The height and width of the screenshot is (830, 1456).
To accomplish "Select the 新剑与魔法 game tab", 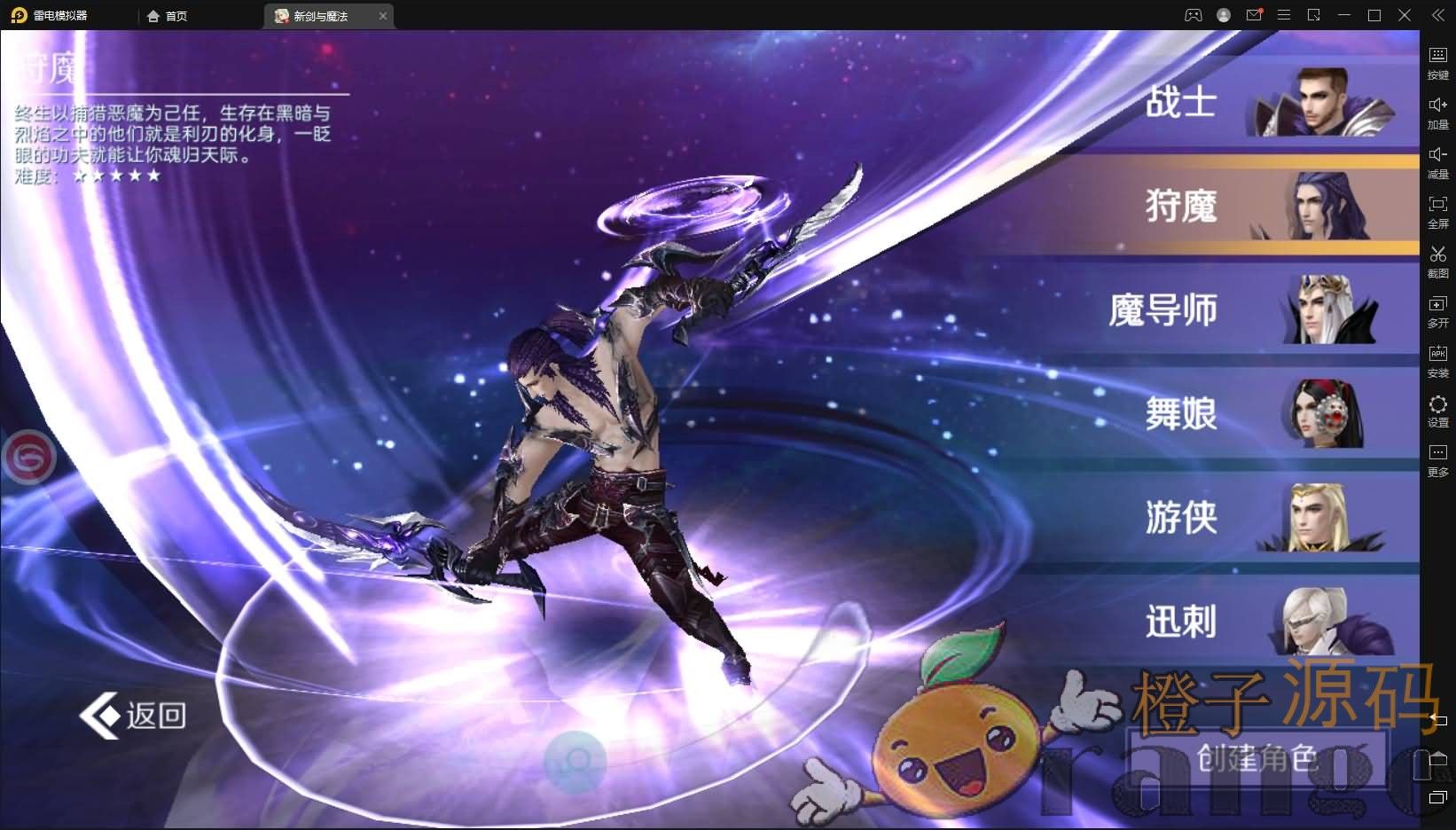I will 319,15.
